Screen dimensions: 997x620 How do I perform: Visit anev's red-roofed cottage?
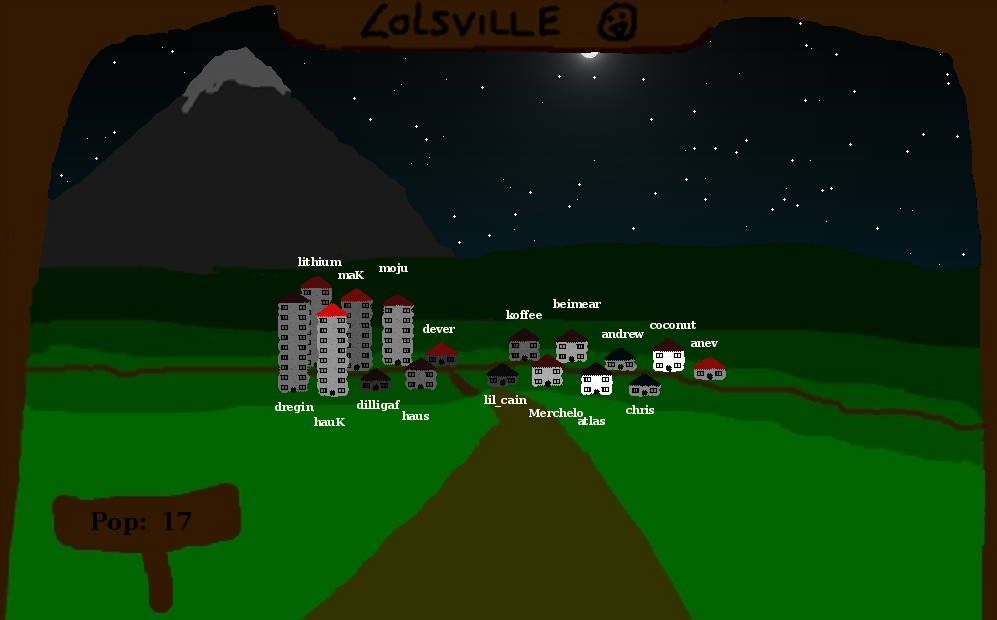[x=709, y=369]
